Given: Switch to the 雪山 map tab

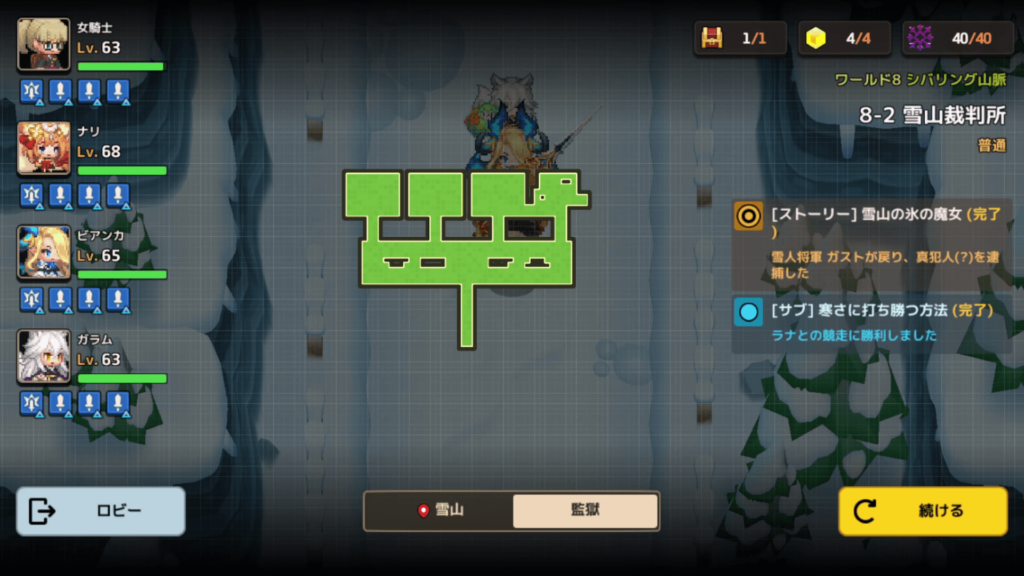Looking at the screenshot, I should [439, 510].
